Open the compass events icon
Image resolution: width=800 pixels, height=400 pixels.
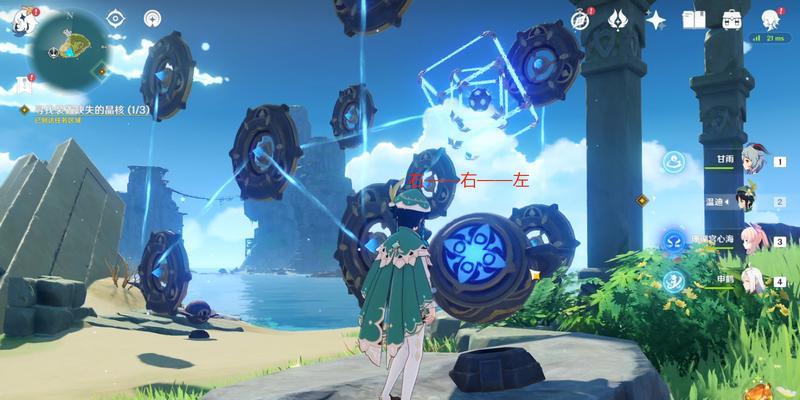[x=580, y=19]
